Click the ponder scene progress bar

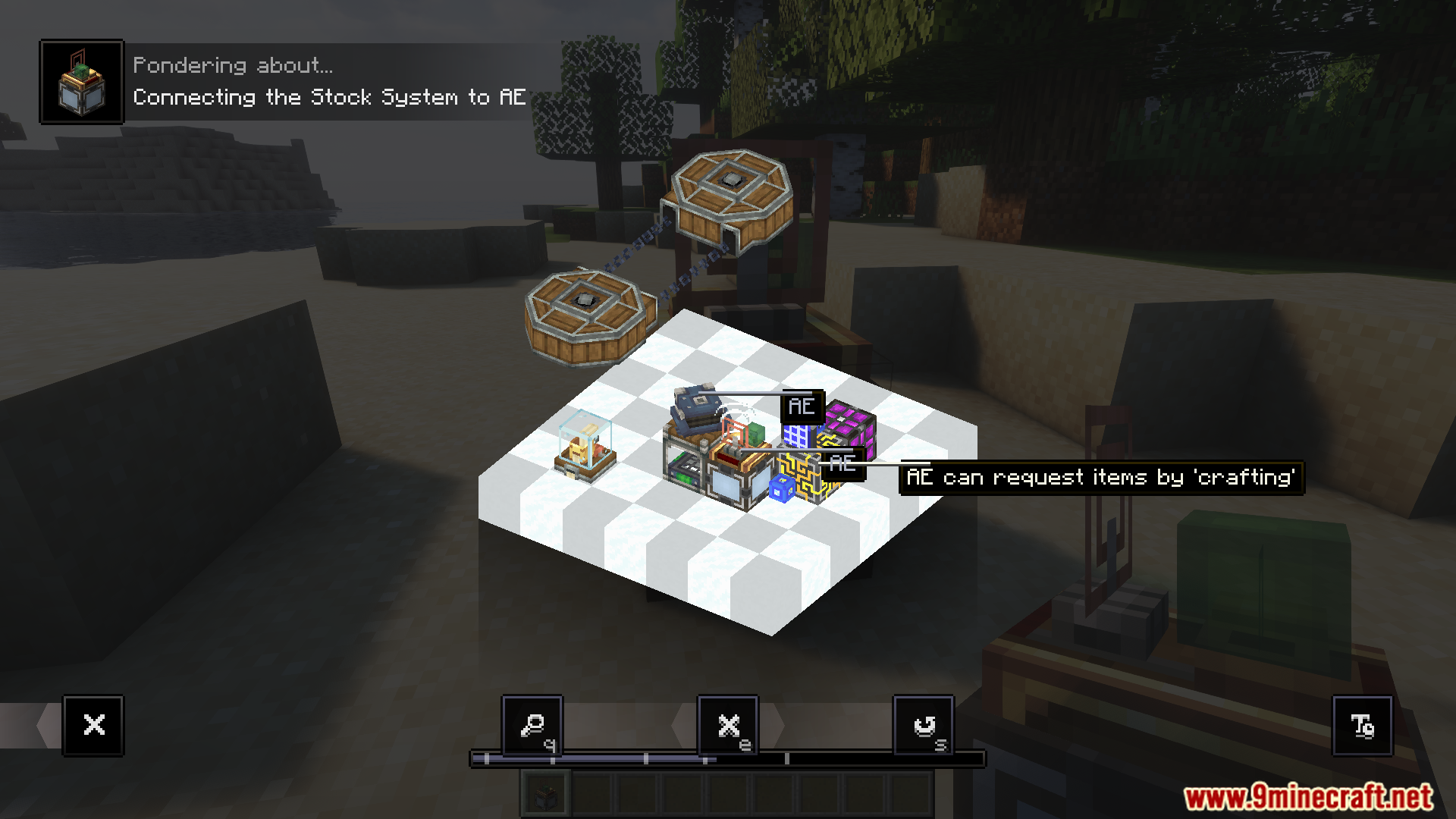pyautogui.click(x=728, y=758)
